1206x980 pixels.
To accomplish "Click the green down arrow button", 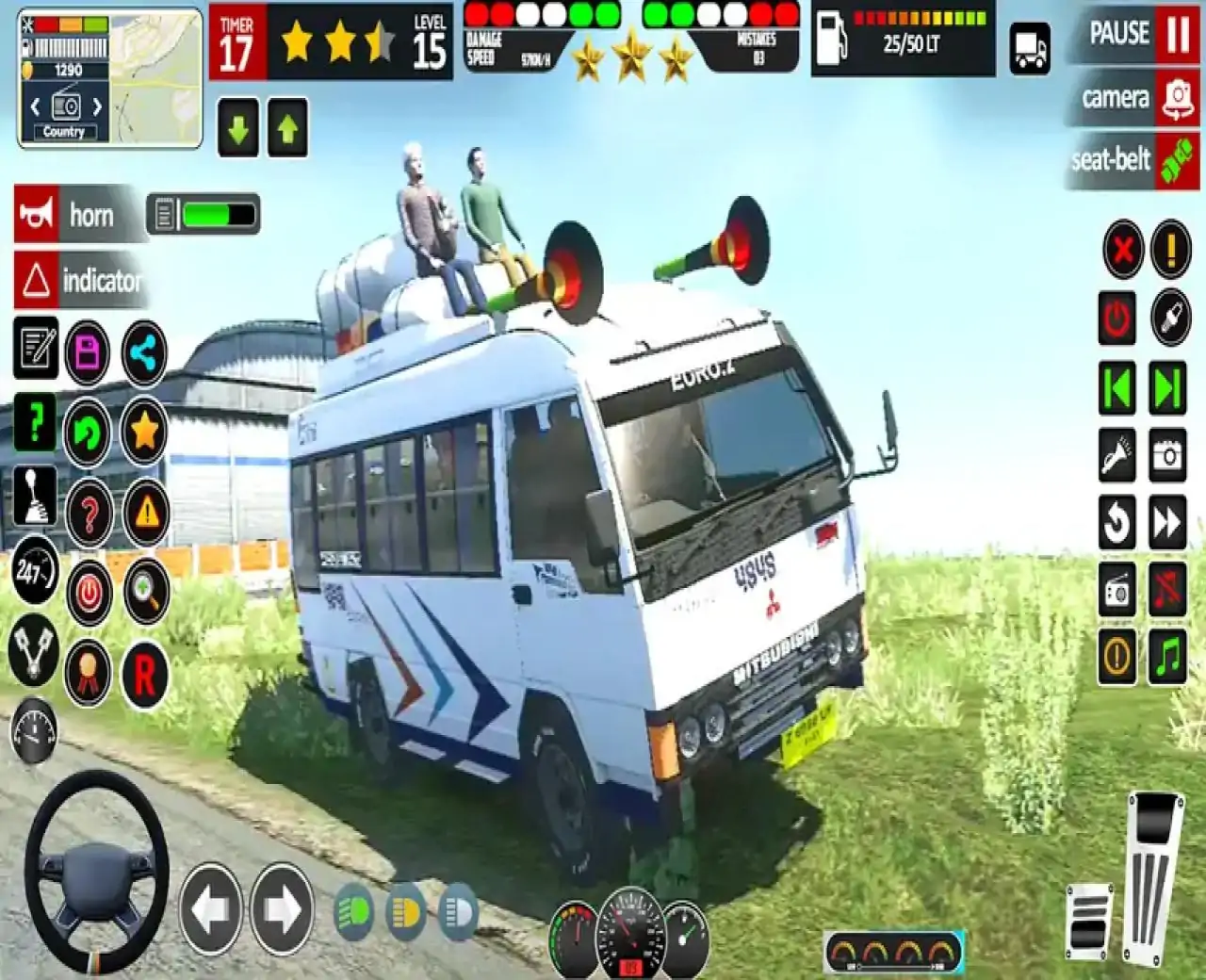I will tap(239, 128).
